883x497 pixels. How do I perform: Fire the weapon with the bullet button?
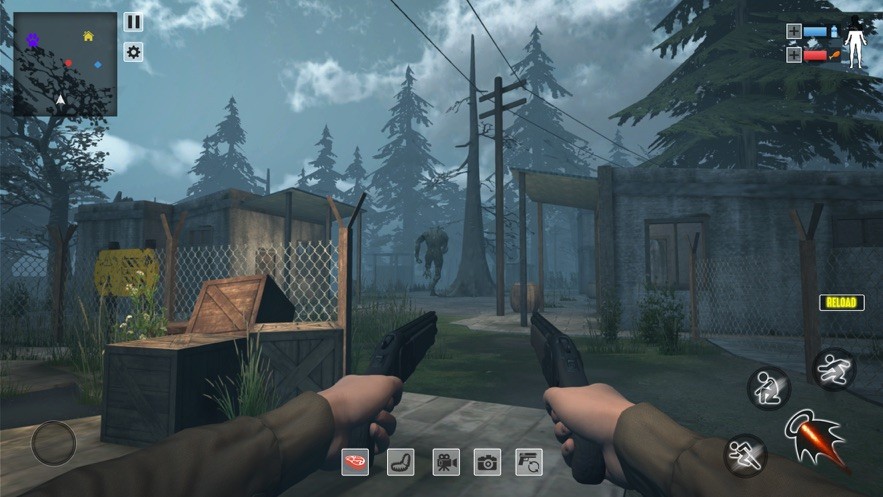pos(817,440)
